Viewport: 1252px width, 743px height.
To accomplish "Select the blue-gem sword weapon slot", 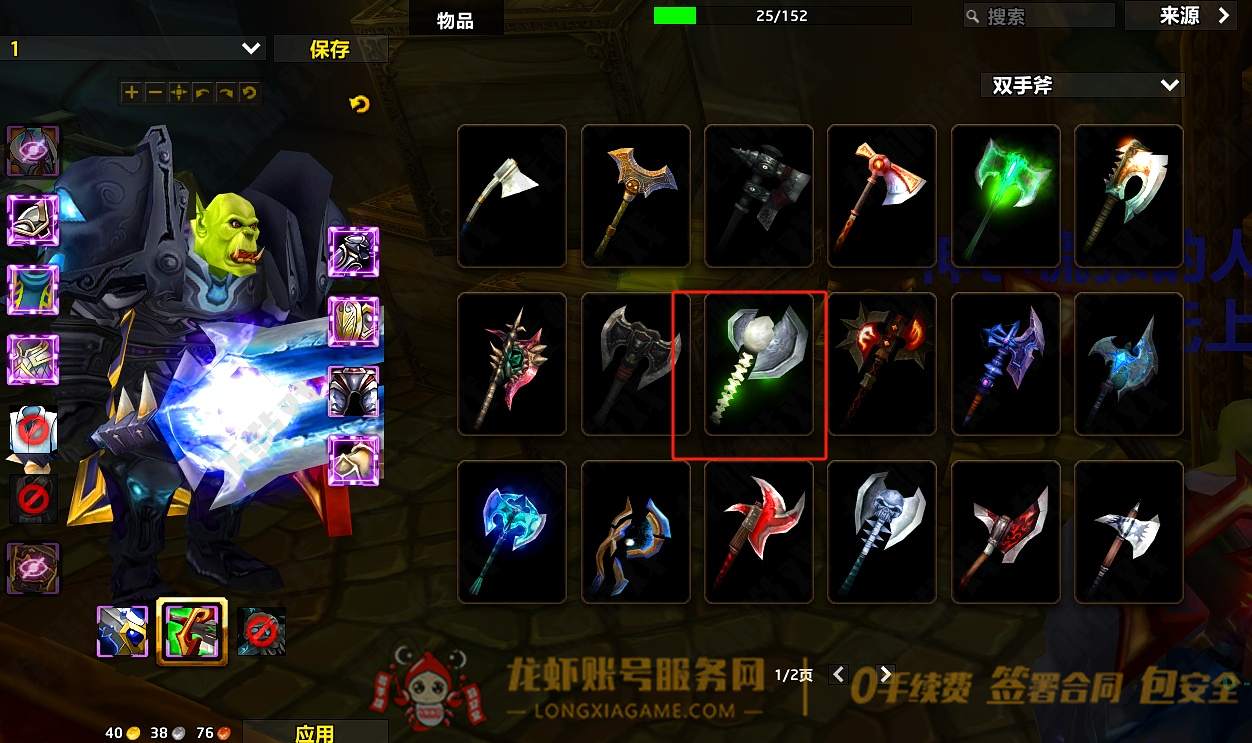I will (x=123, y=631).
